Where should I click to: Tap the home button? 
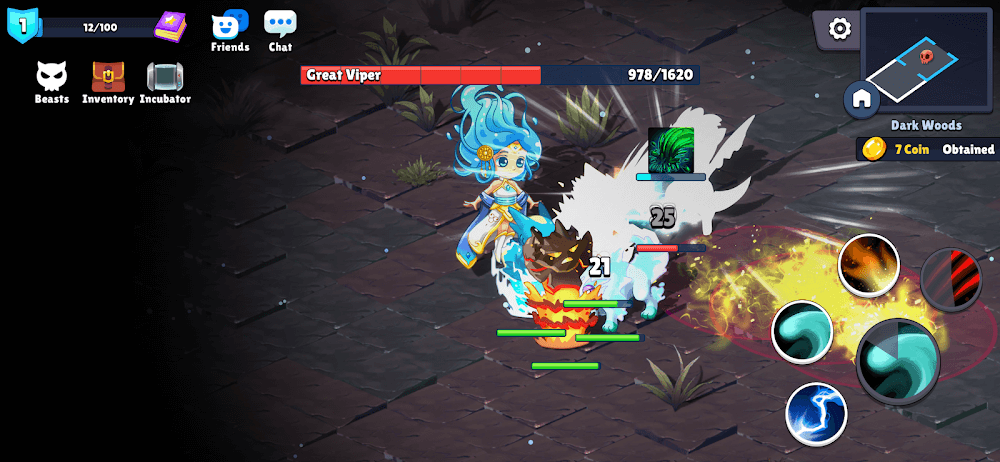tap(862, 98)
